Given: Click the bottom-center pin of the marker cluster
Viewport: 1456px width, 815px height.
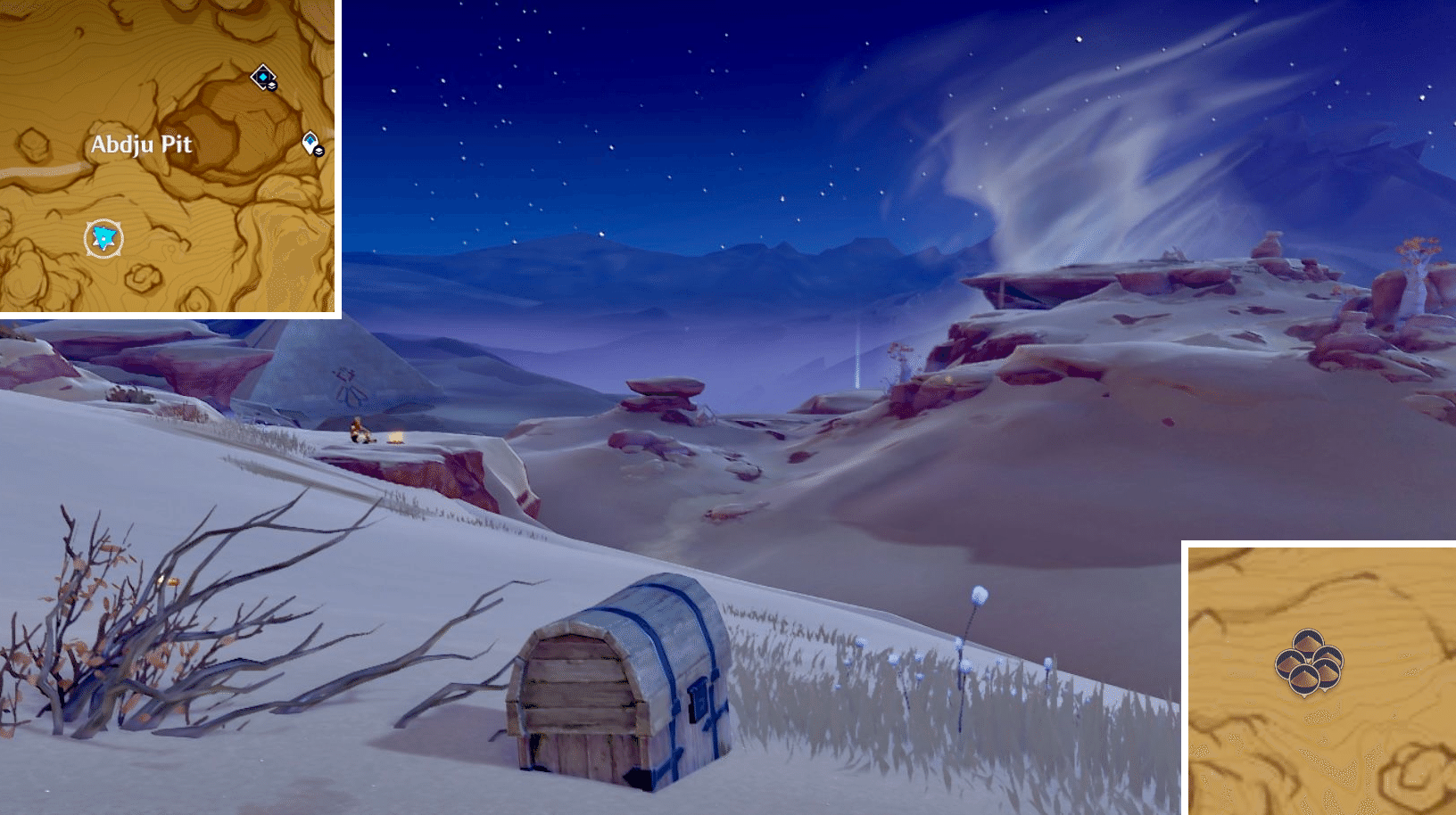Looking at the screenshot, I should pyautogui.click(x=1304, y=679).
